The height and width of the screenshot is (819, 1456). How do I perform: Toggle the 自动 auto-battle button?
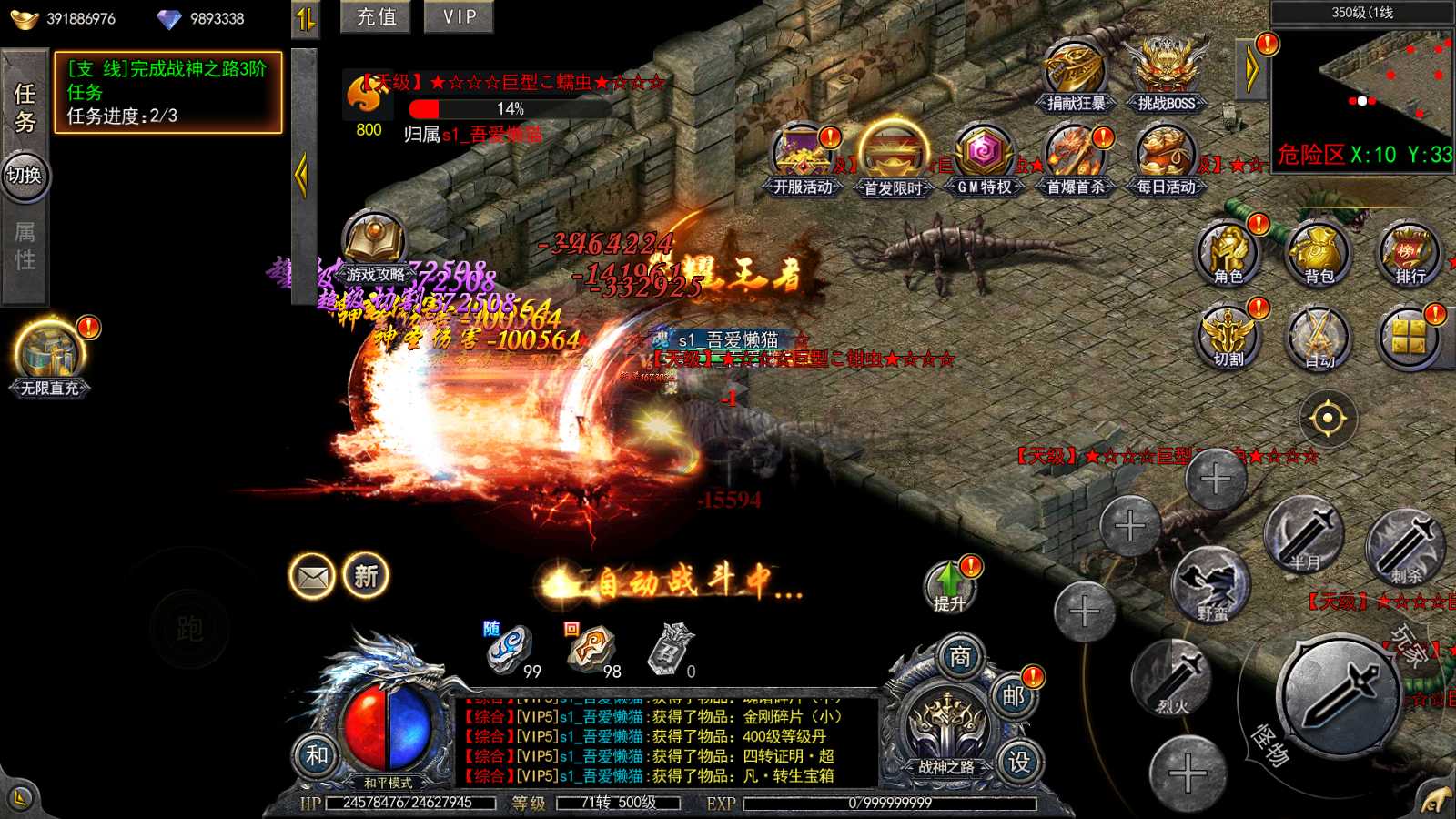1319,339
